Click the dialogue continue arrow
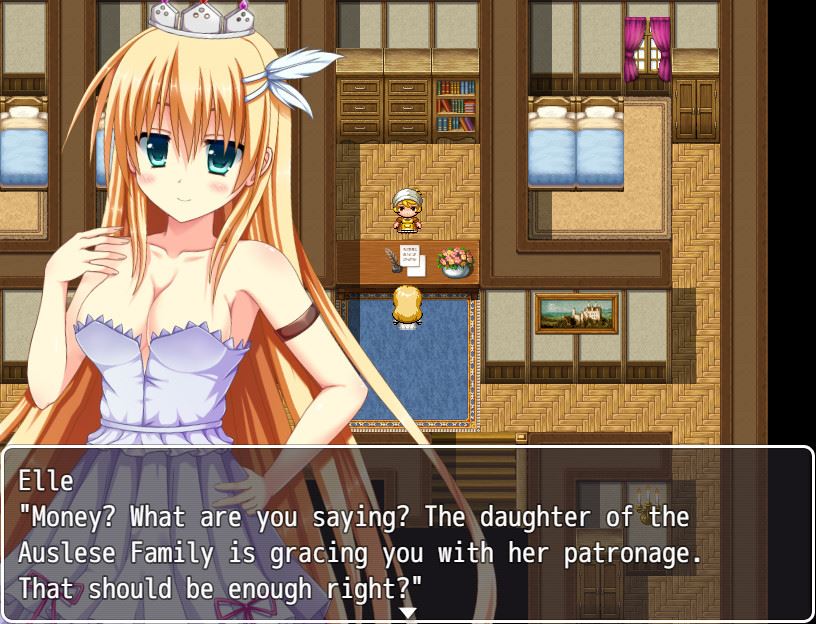 point(408,612)
